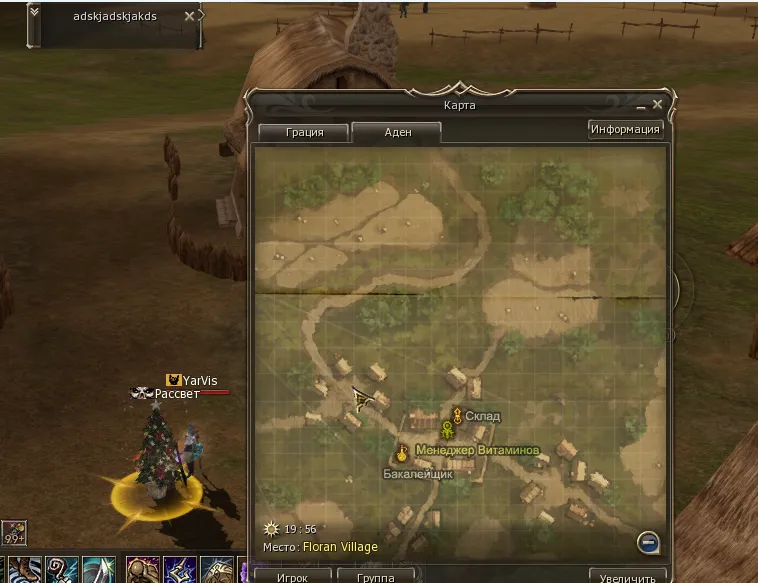Viewport: 758px width, 583px height.
Task: Open the 99+ notification icon
Action: click(13, 532)
